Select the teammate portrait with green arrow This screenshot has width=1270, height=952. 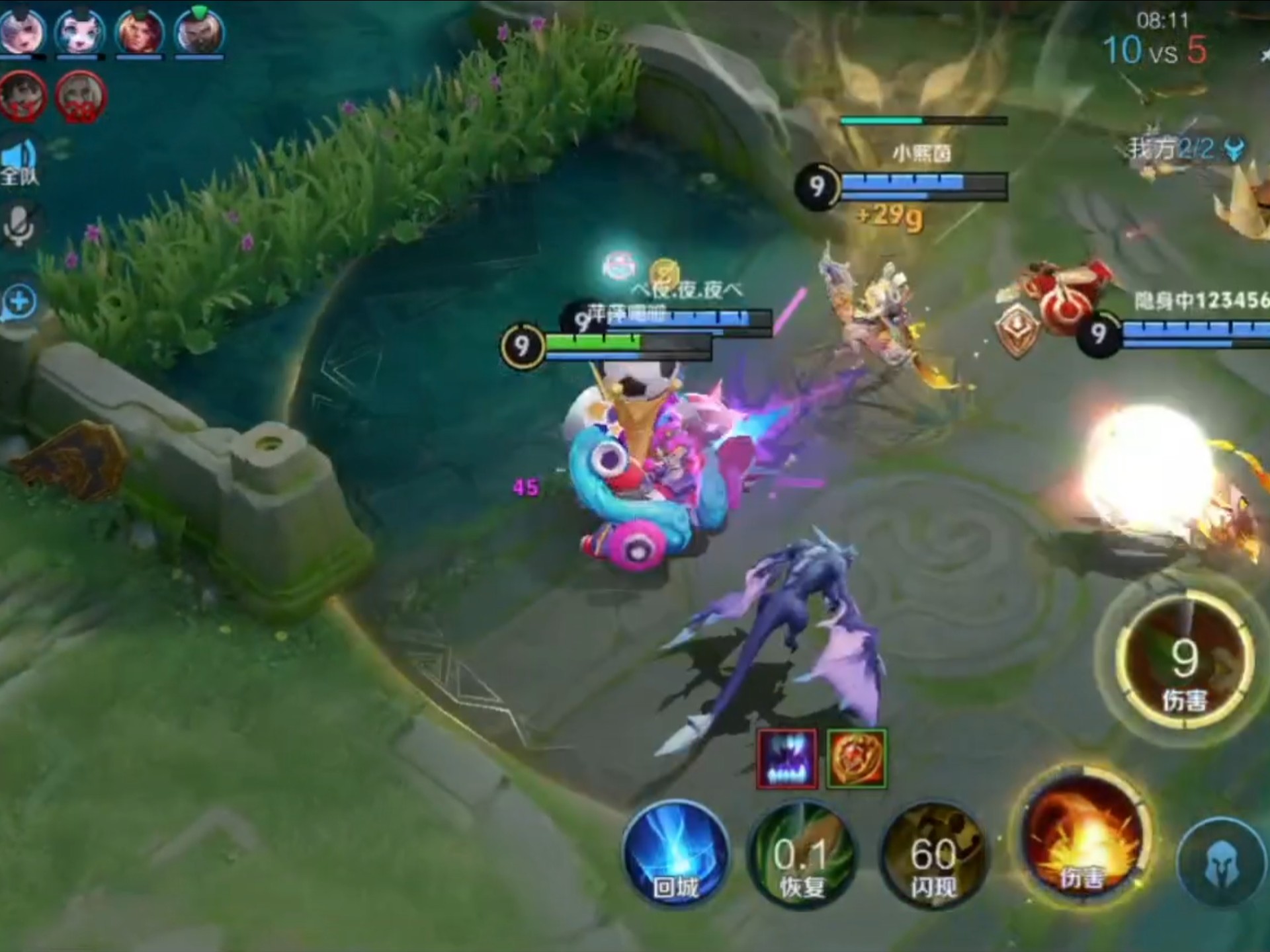(199, 31)
